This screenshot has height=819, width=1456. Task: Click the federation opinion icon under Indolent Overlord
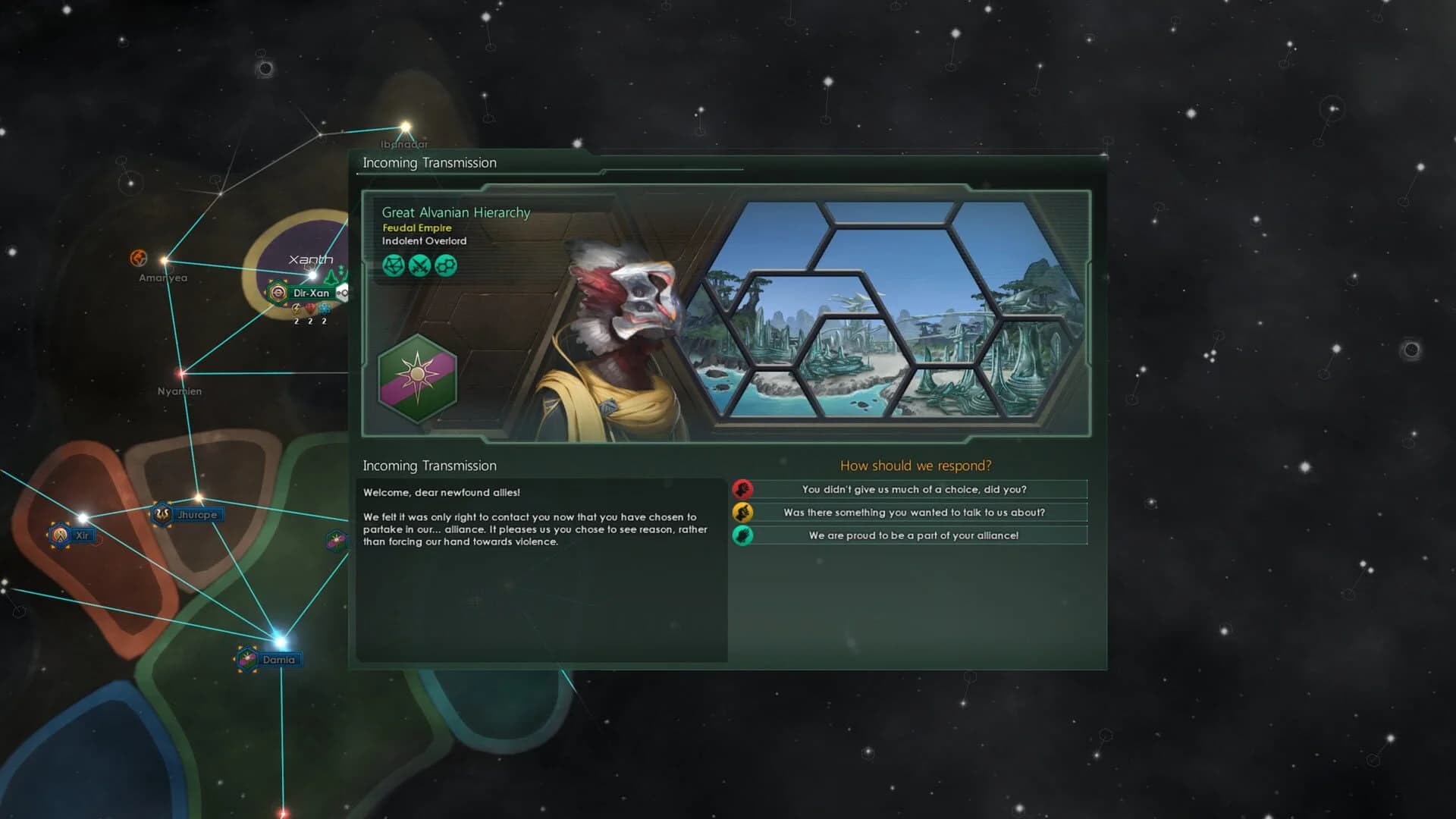[x=393, y=265]
